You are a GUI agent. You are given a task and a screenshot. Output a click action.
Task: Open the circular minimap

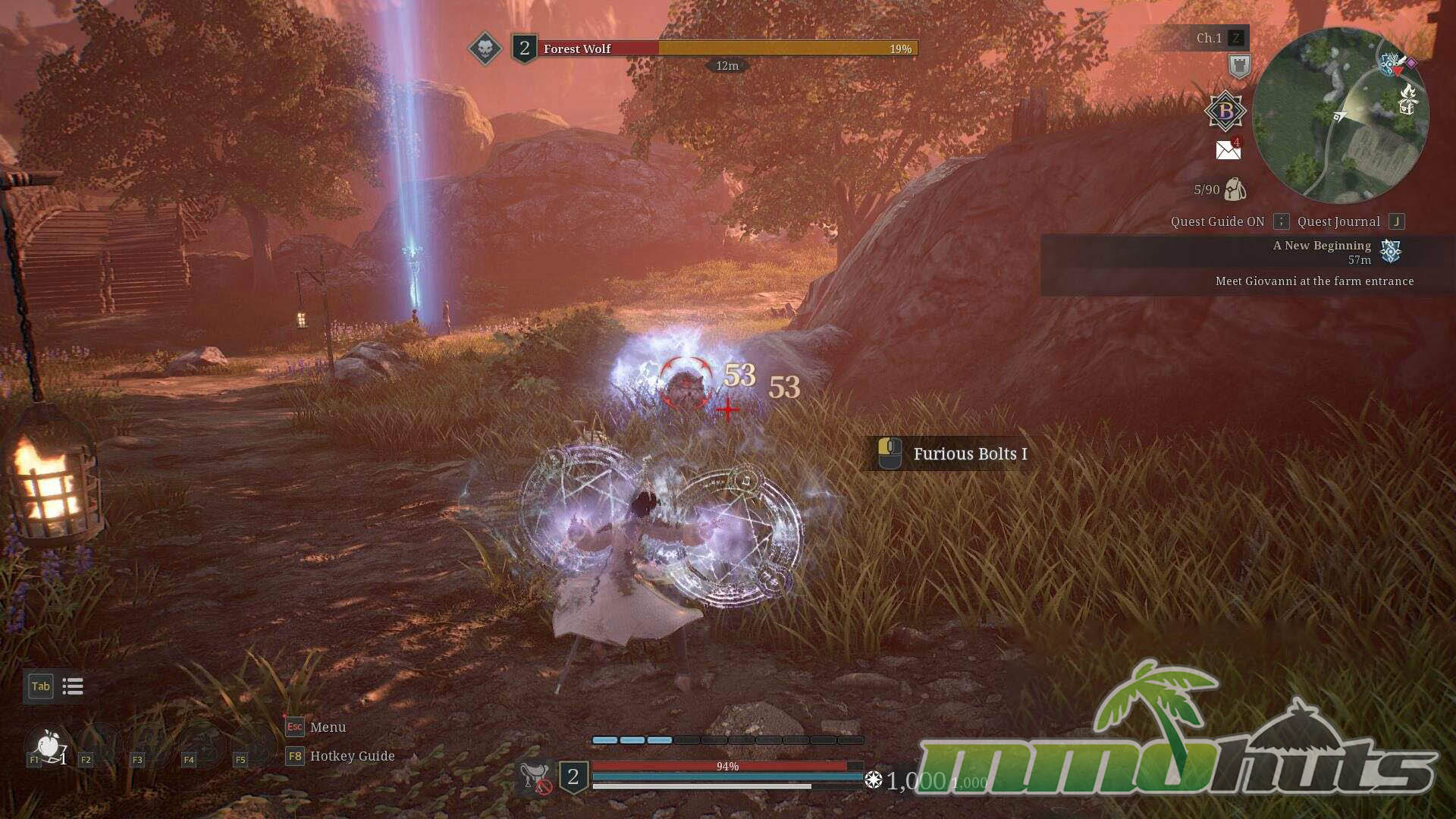coord(1340,115)
